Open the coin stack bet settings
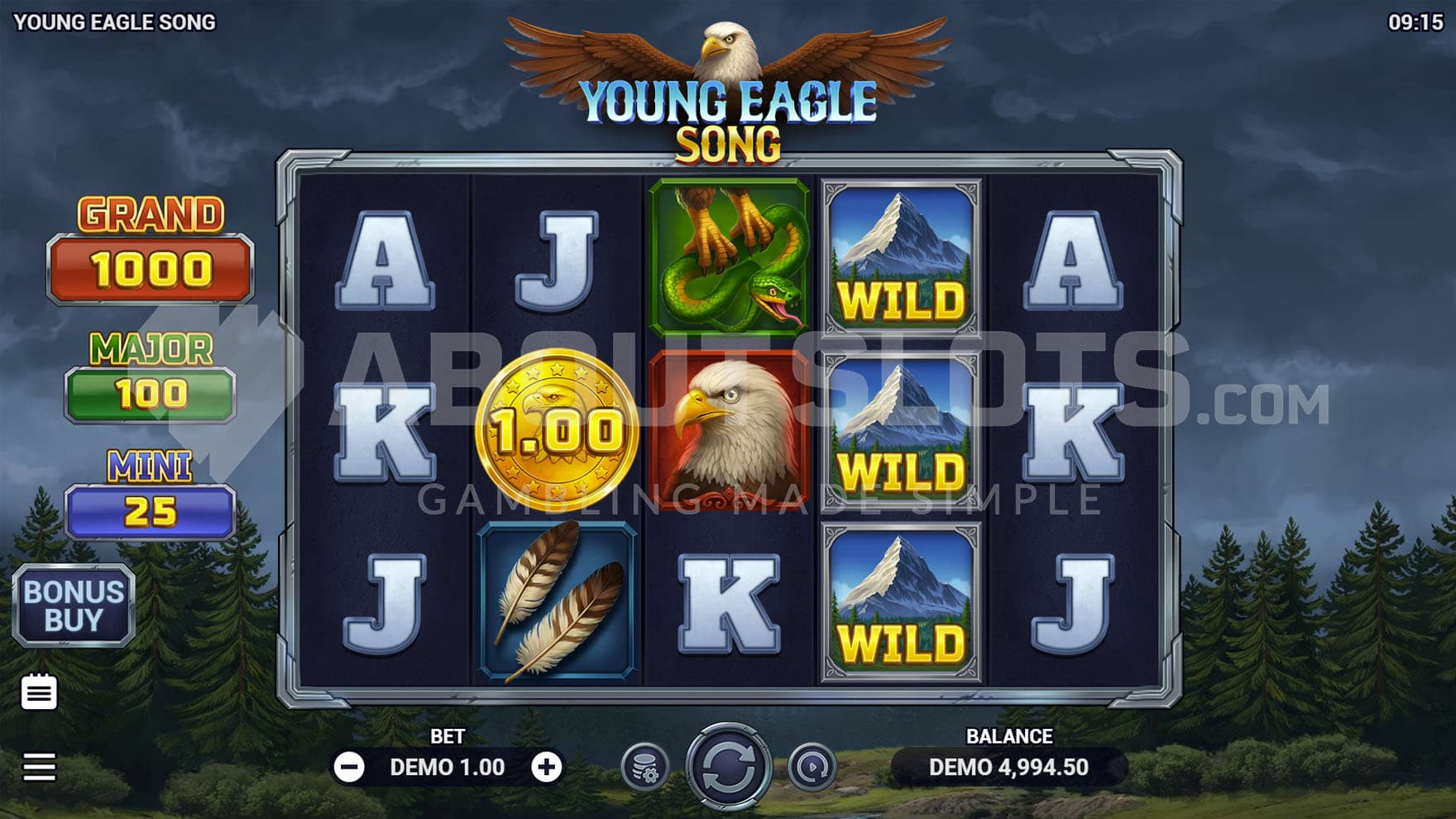This screenshot has width=1456, height=819. coord(645,768)
